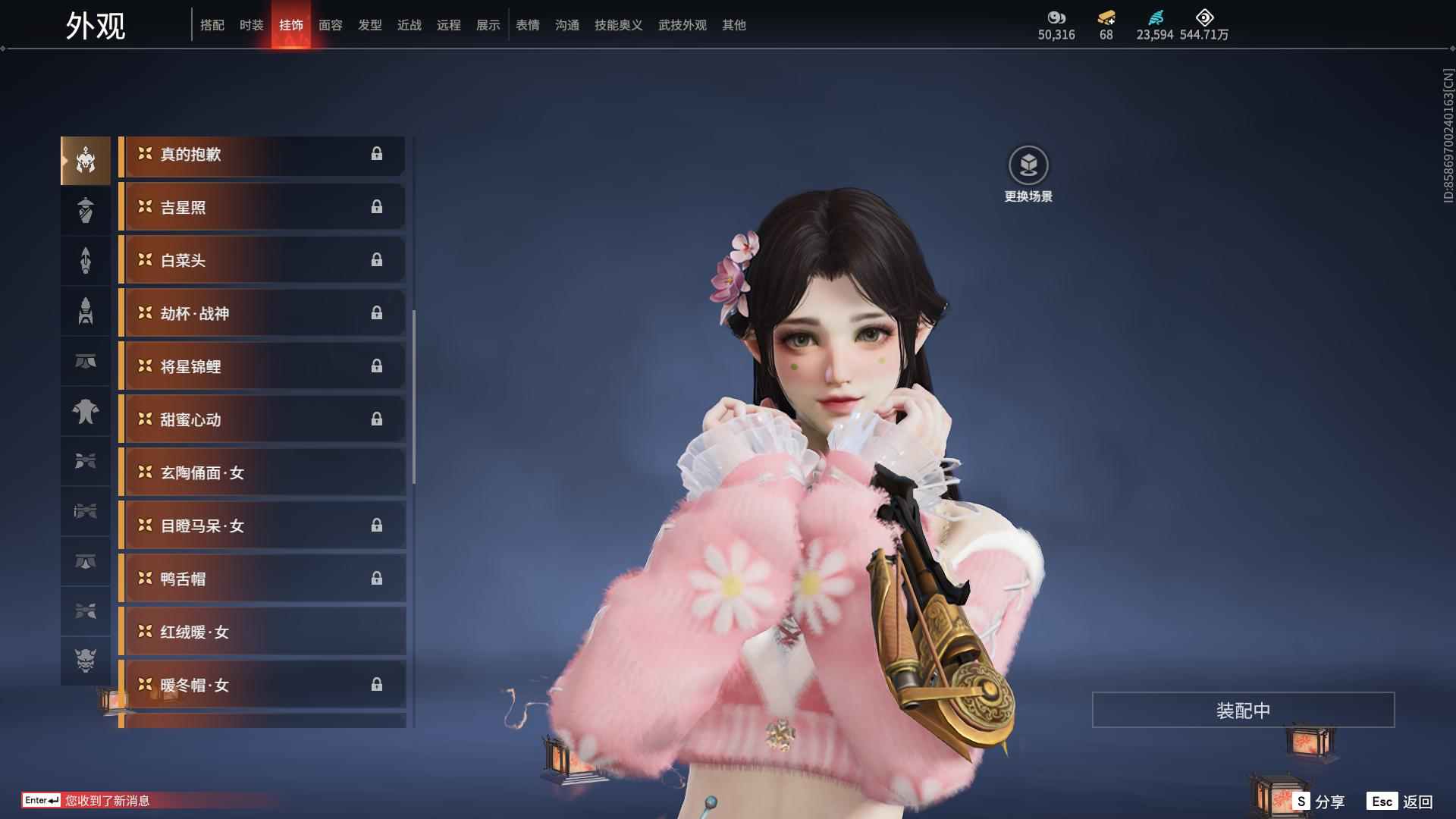Click the 装配中 button
The image size is (1456, 819).
[x=1242, y=710]
